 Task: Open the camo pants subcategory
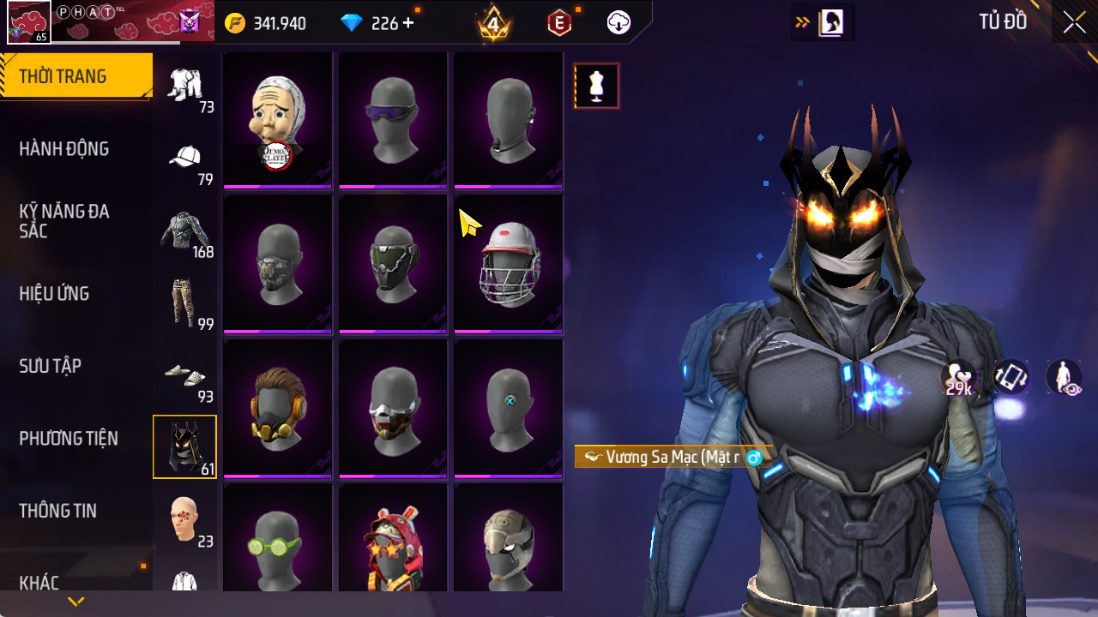click(x=185, y=303)
